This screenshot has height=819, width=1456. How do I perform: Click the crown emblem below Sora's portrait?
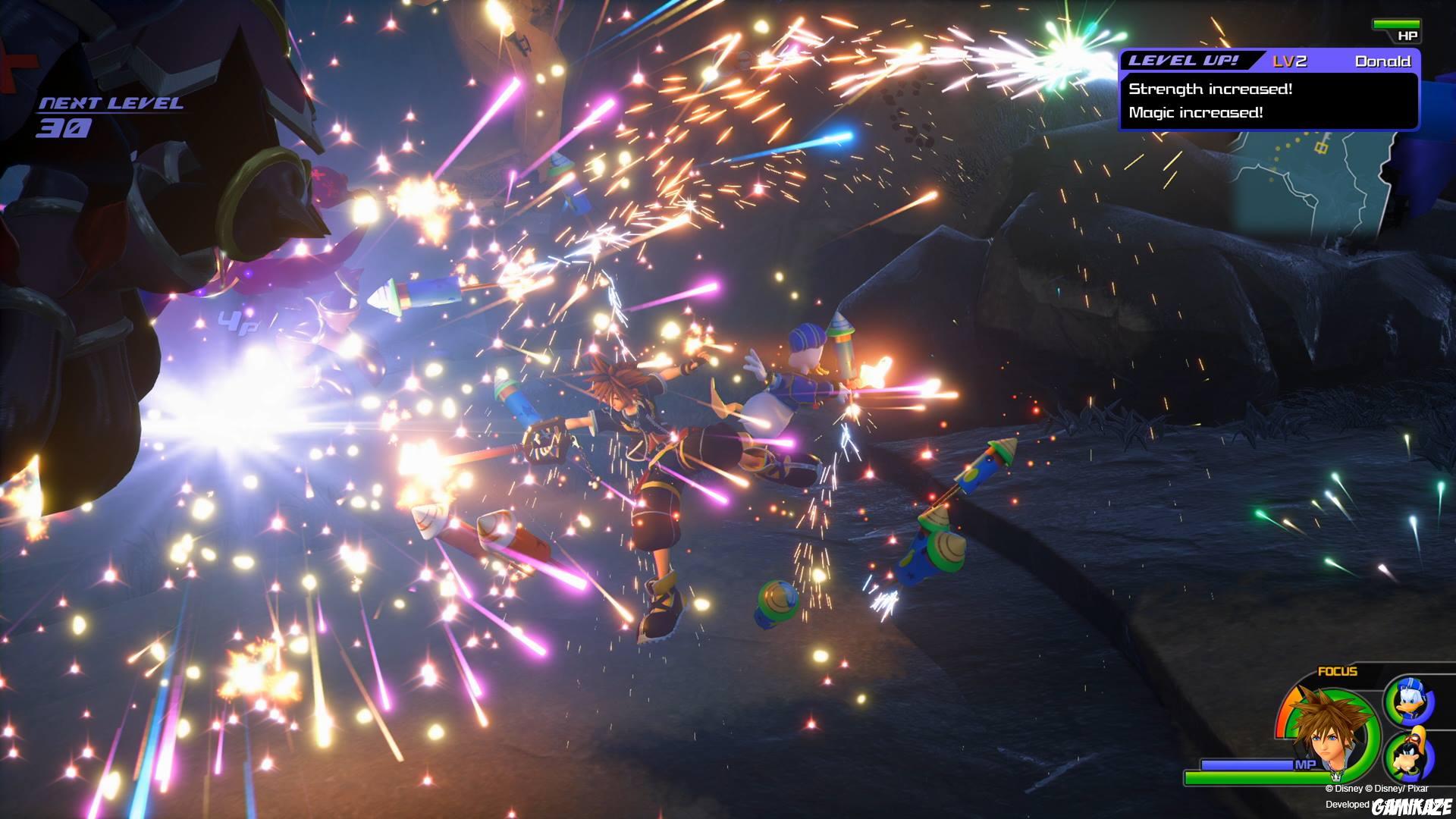[1337, 778]
